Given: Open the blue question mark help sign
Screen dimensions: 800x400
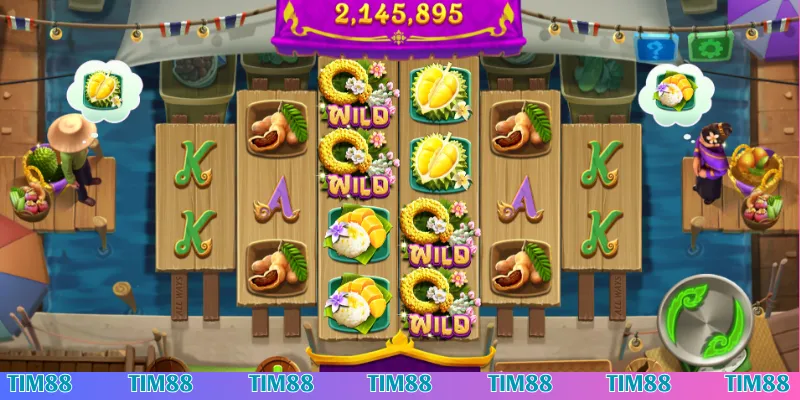Looking at the screenshot, I should [656, 47].
